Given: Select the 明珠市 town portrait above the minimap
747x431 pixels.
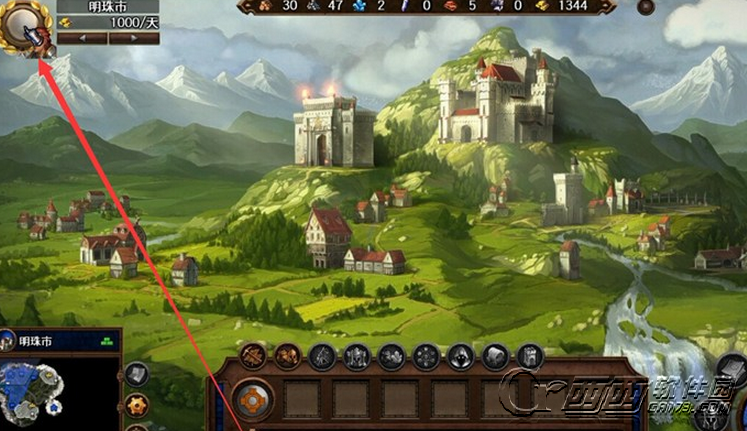Looking at the screenshot, I should pyautogui.click(x=8, y=341).
